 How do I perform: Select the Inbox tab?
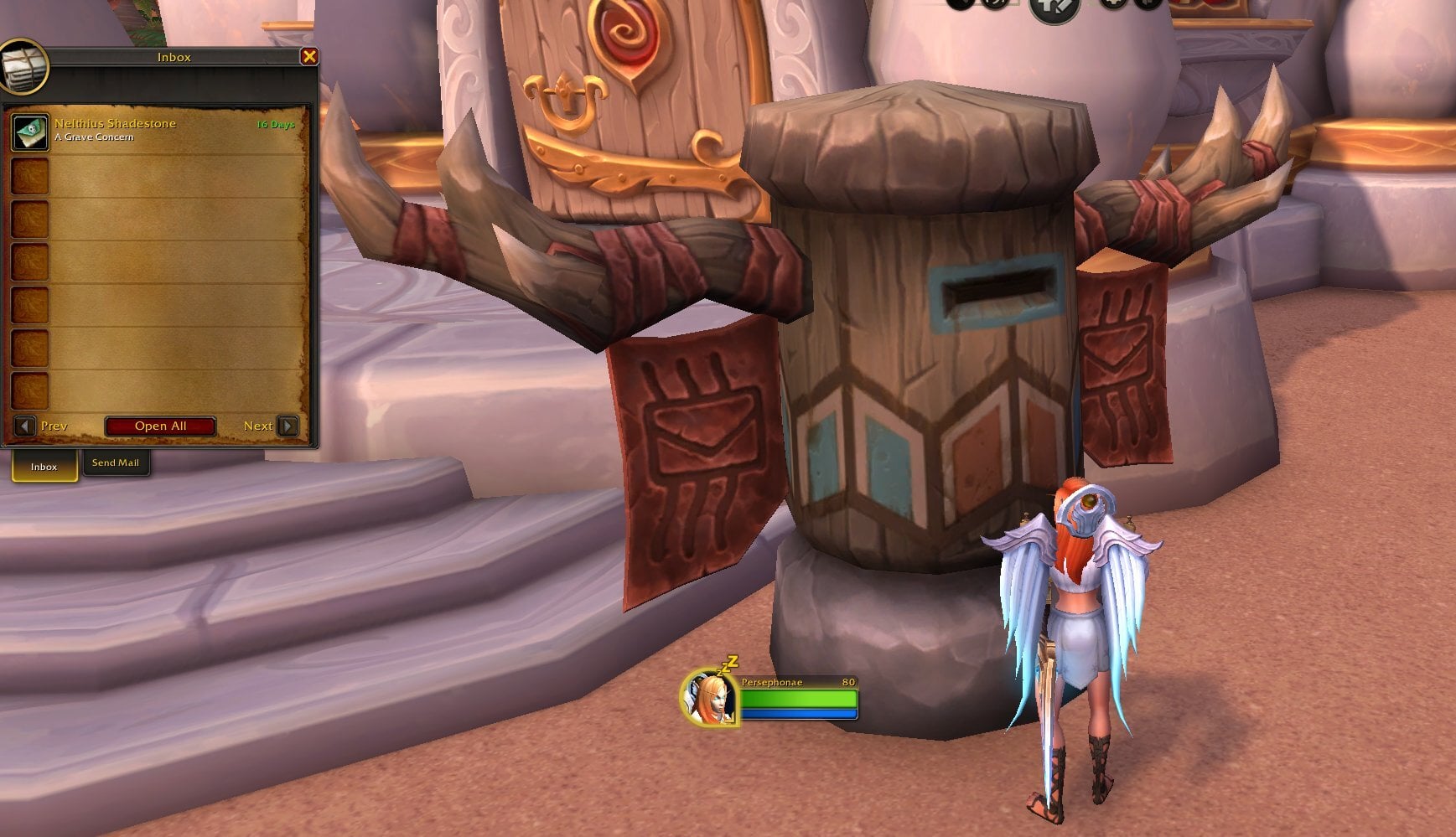coord(44,467)
